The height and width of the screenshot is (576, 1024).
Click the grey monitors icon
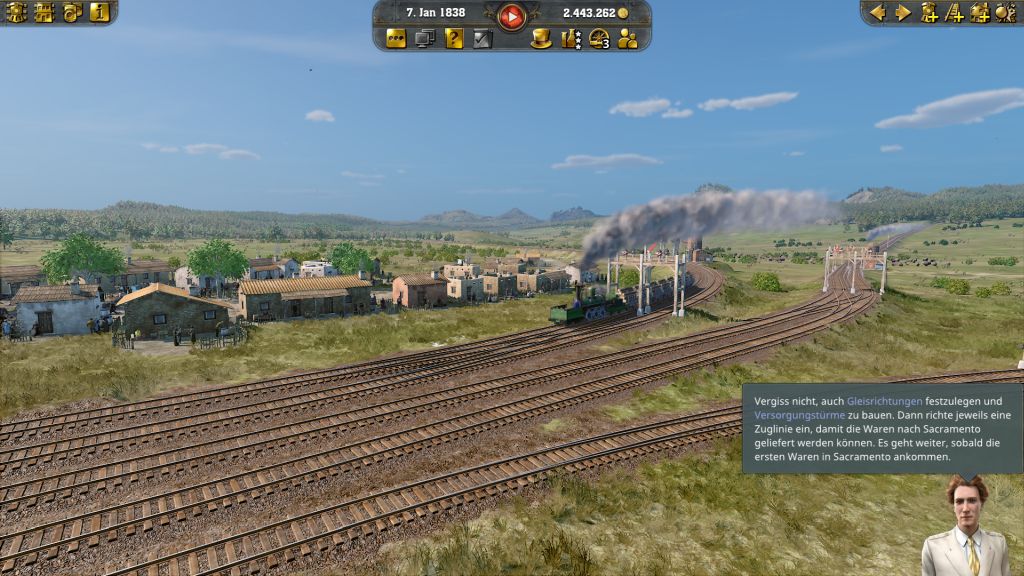click(425, 39)
